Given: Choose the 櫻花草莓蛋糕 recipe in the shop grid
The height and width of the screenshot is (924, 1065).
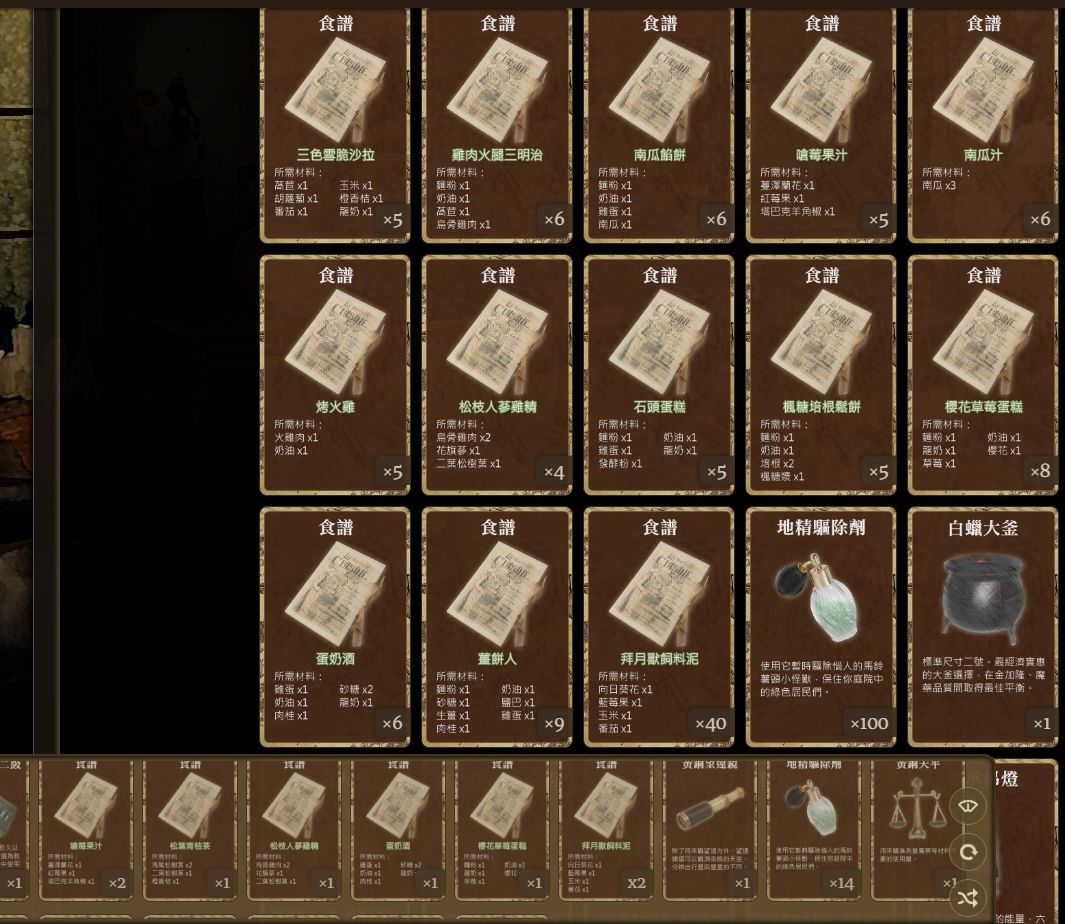Looking at the screenshot, I should 983,375.
